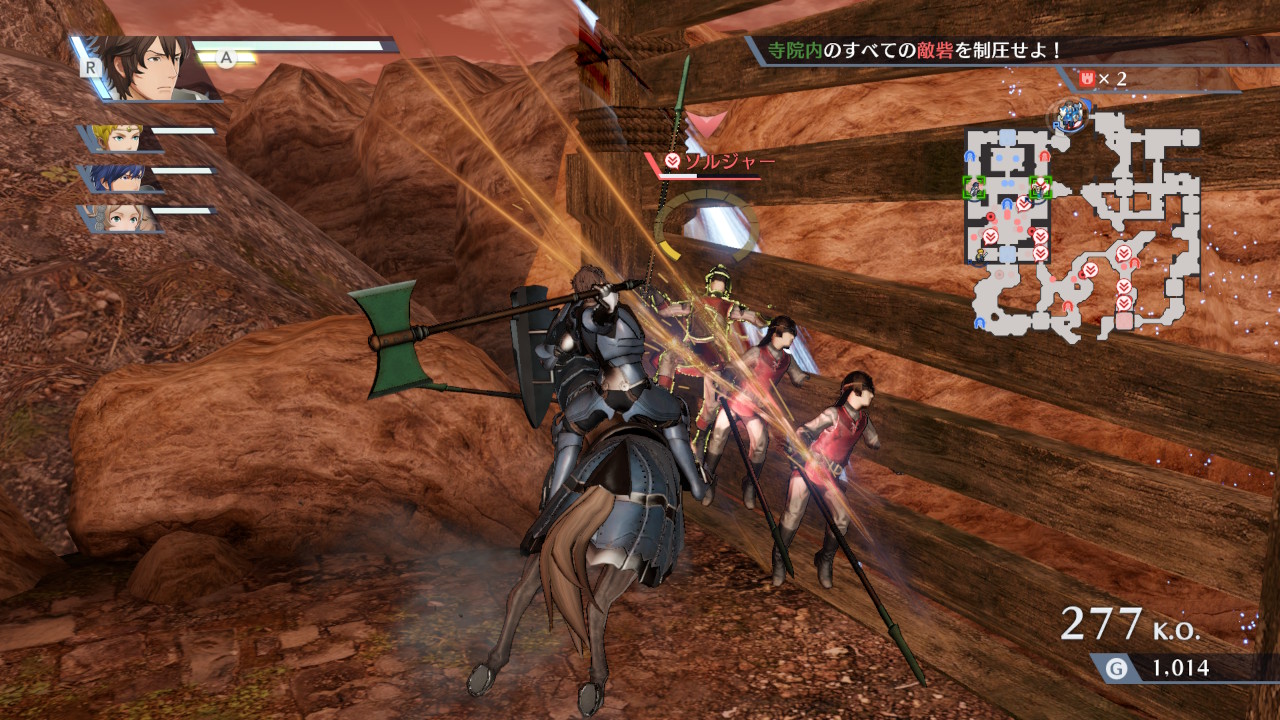Image resolution: width=1280 pixels, height=720 pixels.
Task: Select the active dark-haired character portrait
Action: (151, 68)
